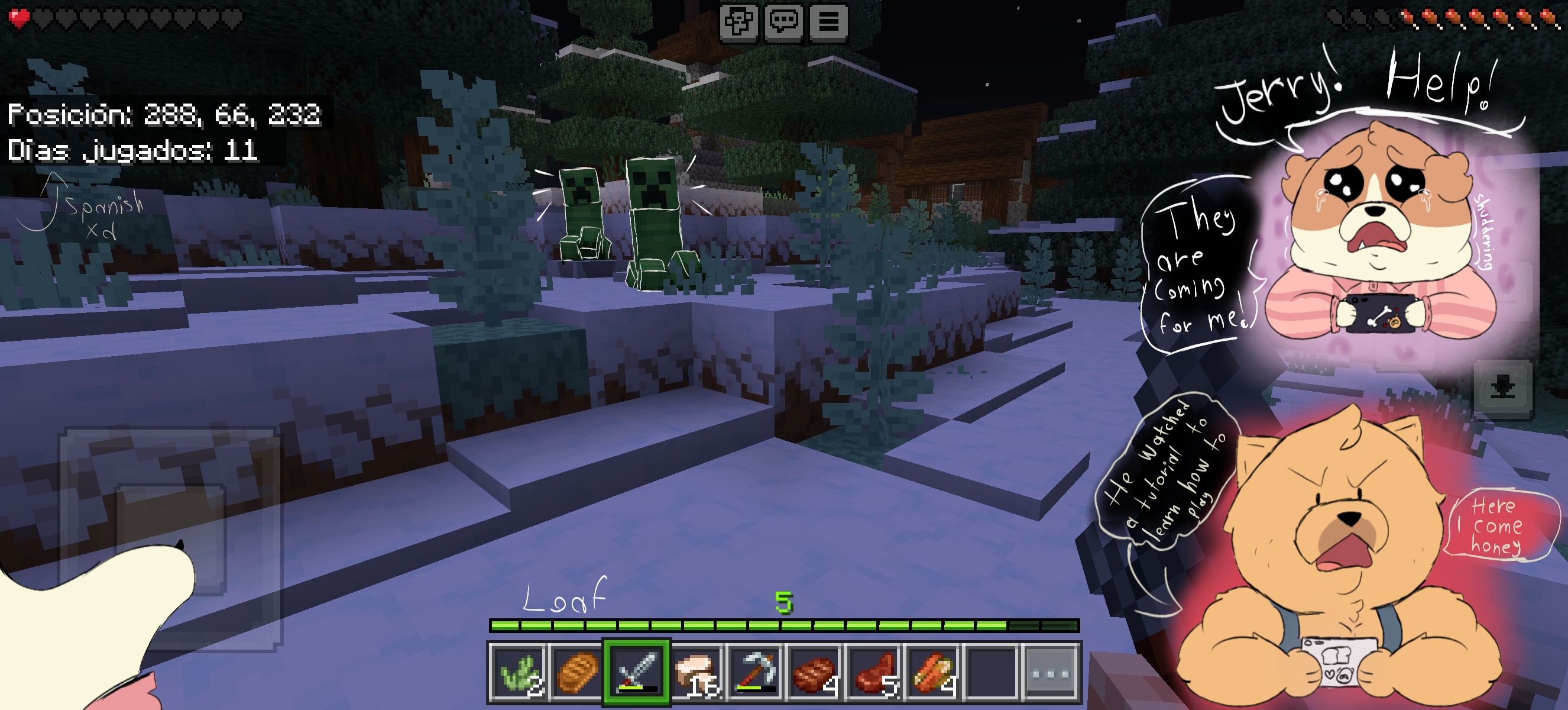The height and width of the screenshot is (710, 1568).
Task: Open the emote menu button
Action: 739,22
